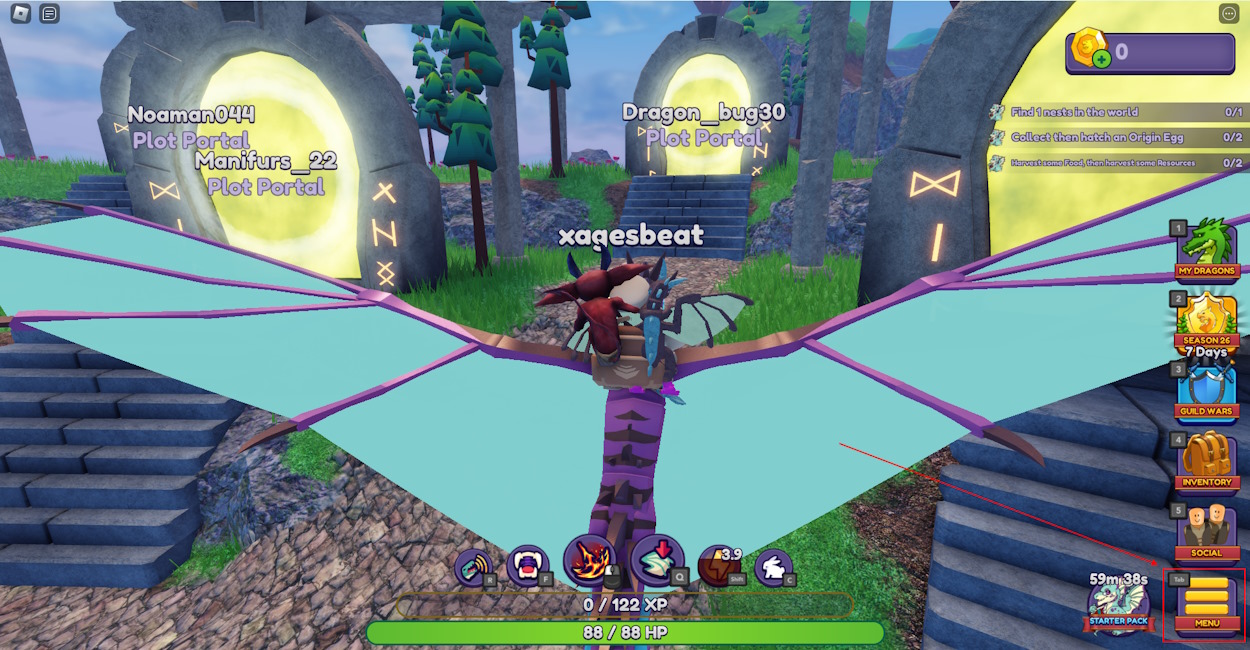The image size is (1250, 650).
Task: Activate the bite fangs ability icon
Action: (527, 566)
